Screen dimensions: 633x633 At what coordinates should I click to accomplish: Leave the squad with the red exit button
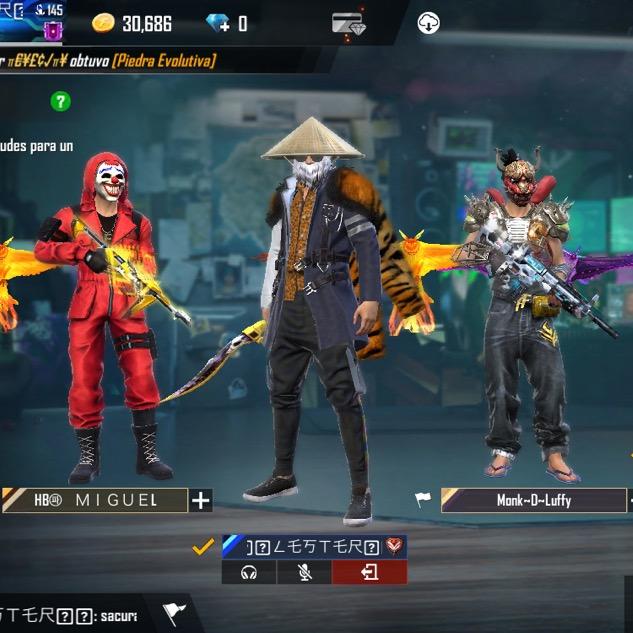(x=369, y=572)
